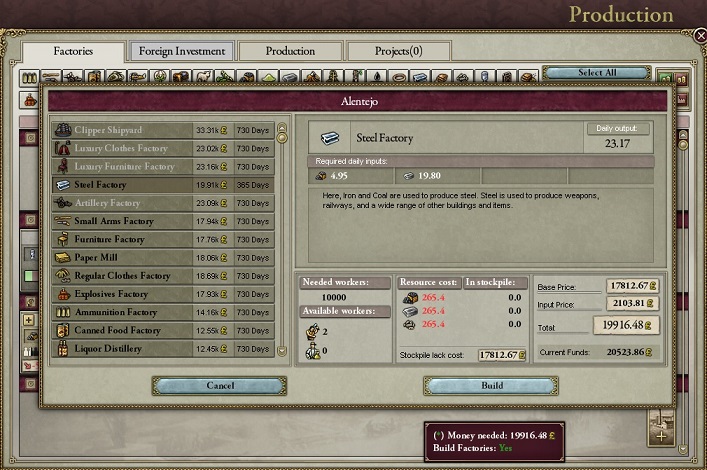
Task: Confirm with the Build button
Action: coord(490,386)
